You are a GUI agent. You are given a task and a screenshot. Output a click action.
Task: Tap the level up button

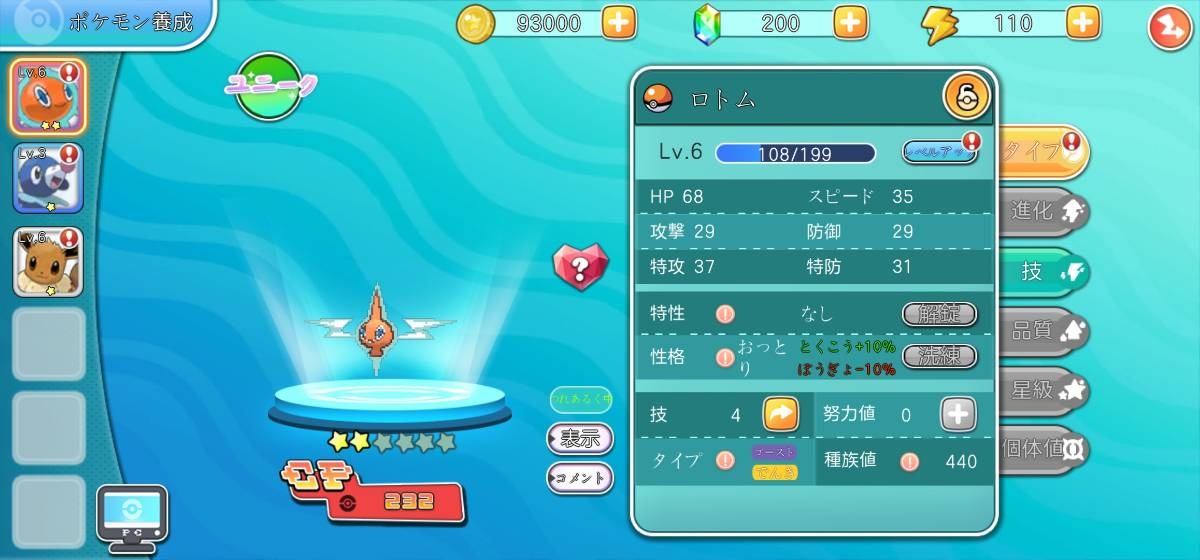(939, 152)
